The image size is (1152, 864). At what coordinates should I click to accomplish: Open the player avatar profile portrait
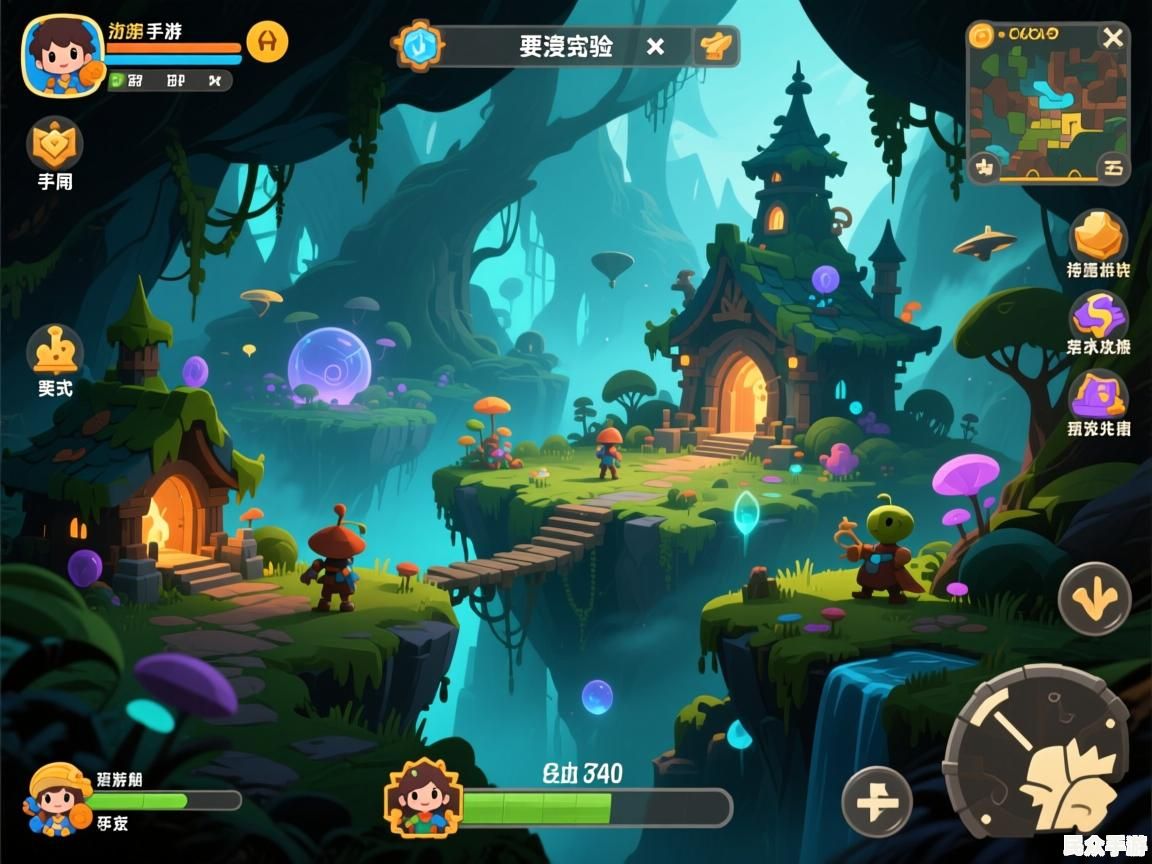(x=62, y=55)
